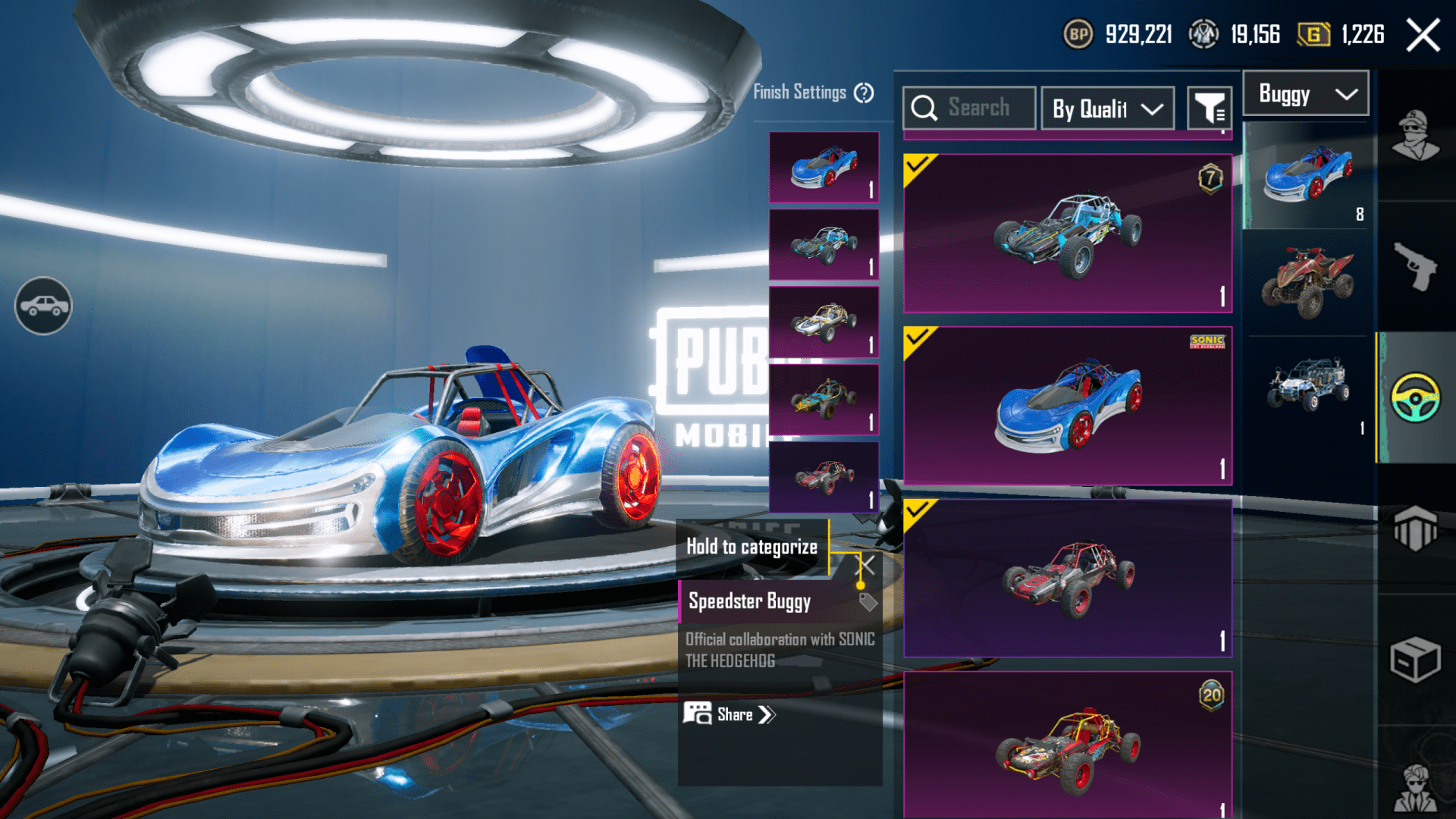
Task: Open the Buggy vehicle type dropdown
Action: (1306, 94)
